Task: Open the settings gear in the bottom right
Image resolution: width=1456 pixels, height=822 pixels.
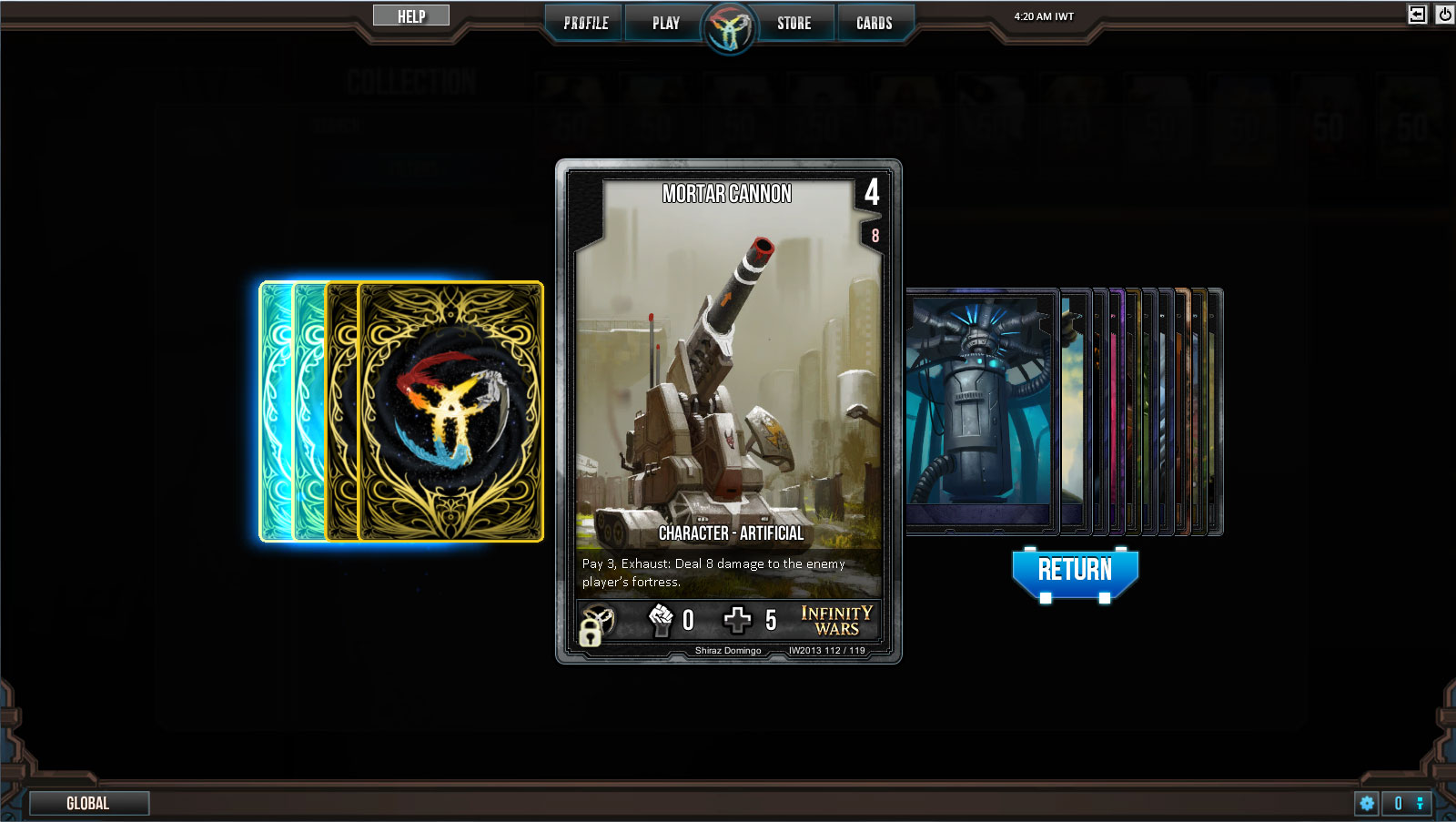Action: click(x=1367, y=804)
